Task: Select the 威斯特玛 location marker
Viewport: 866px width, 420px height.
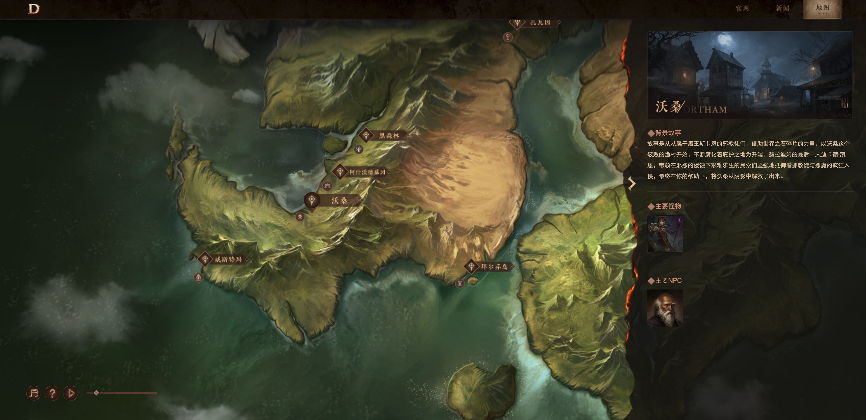Action: coord(203,259)
